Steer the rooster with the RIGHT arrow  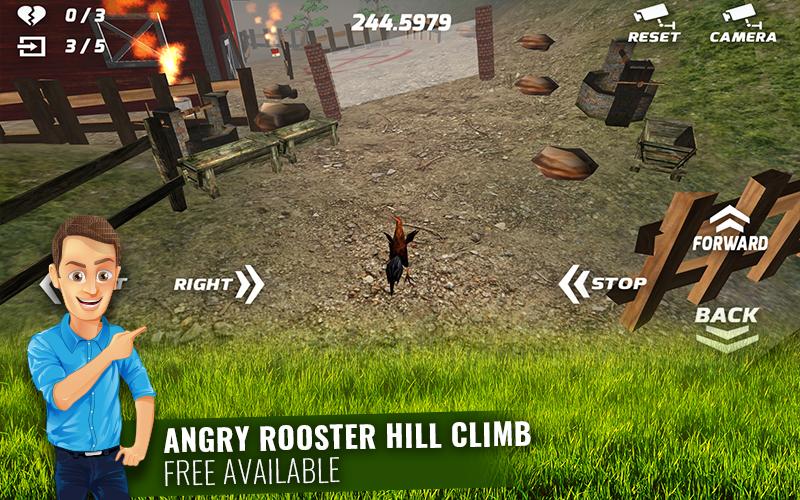[x=218, y=284]
